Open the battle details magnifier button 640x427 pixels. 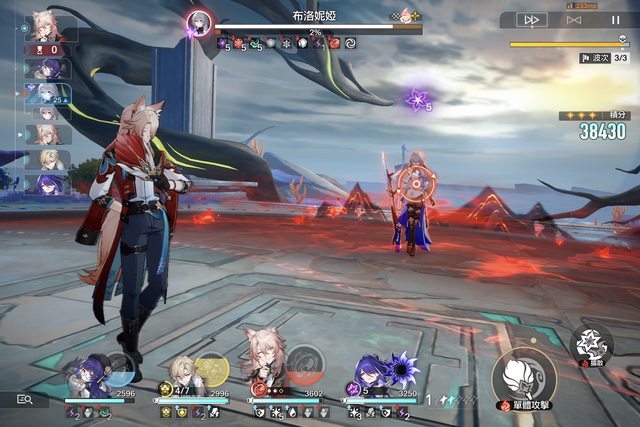tap(25, 399)
